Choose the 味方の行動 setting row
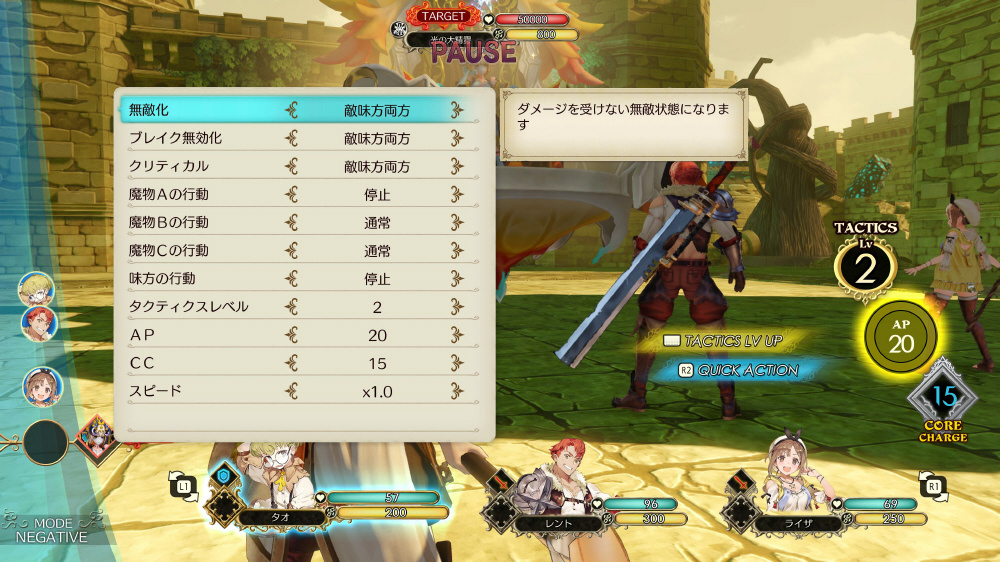Screen dimensions: 1000x562 (298, 278)
